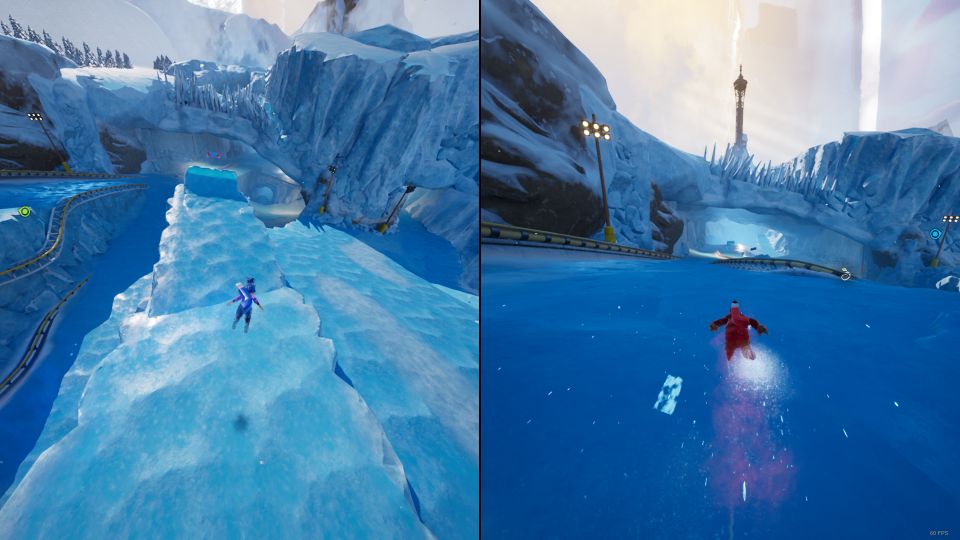Click the green partner location marker
This screenshot has height=540, width=960.
pyautogui.click(x=25, y=211)
